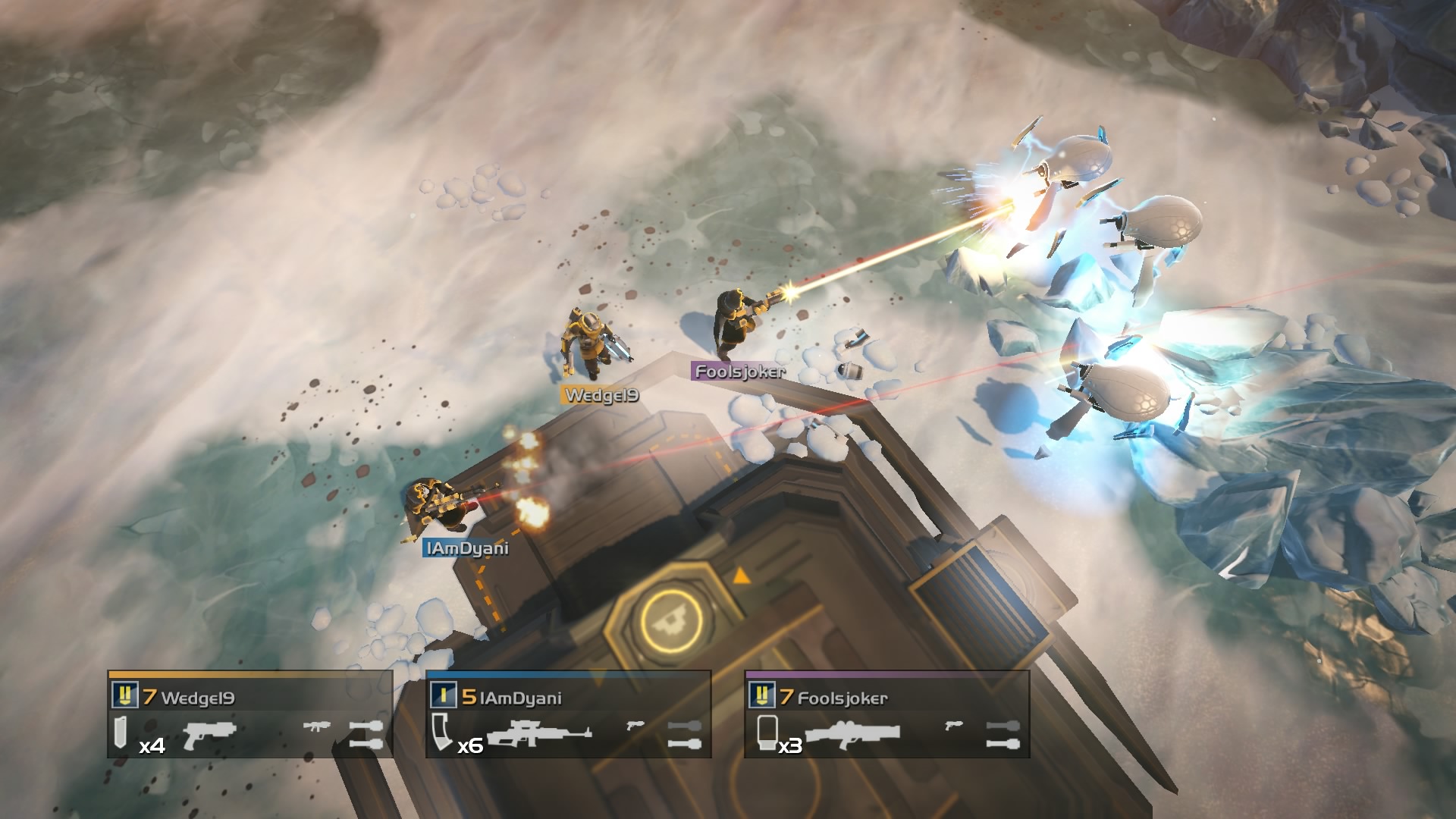The height and width of the screenshot is (819, 1456).
Task: Select the Foolsjoker nameplate above the character
Action: (x=739, y=372)
